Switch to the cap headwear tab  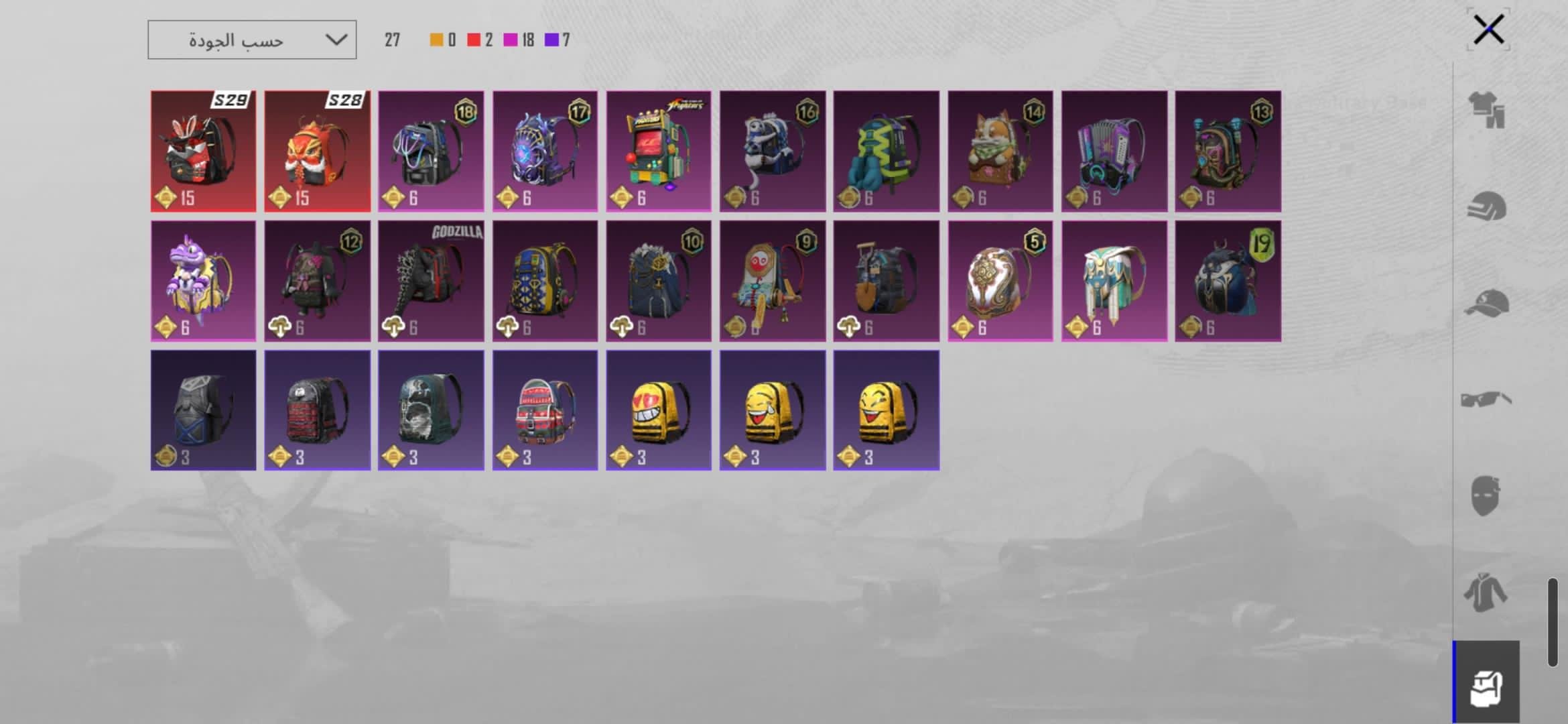[x=1487, y=303]
